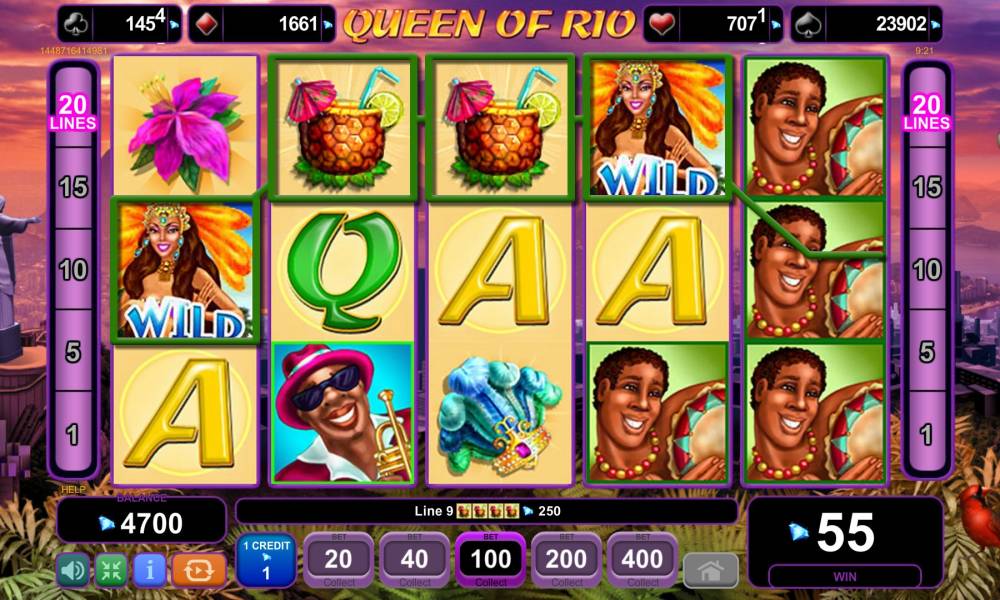Choose 1 line on right selector

point(926,434)
